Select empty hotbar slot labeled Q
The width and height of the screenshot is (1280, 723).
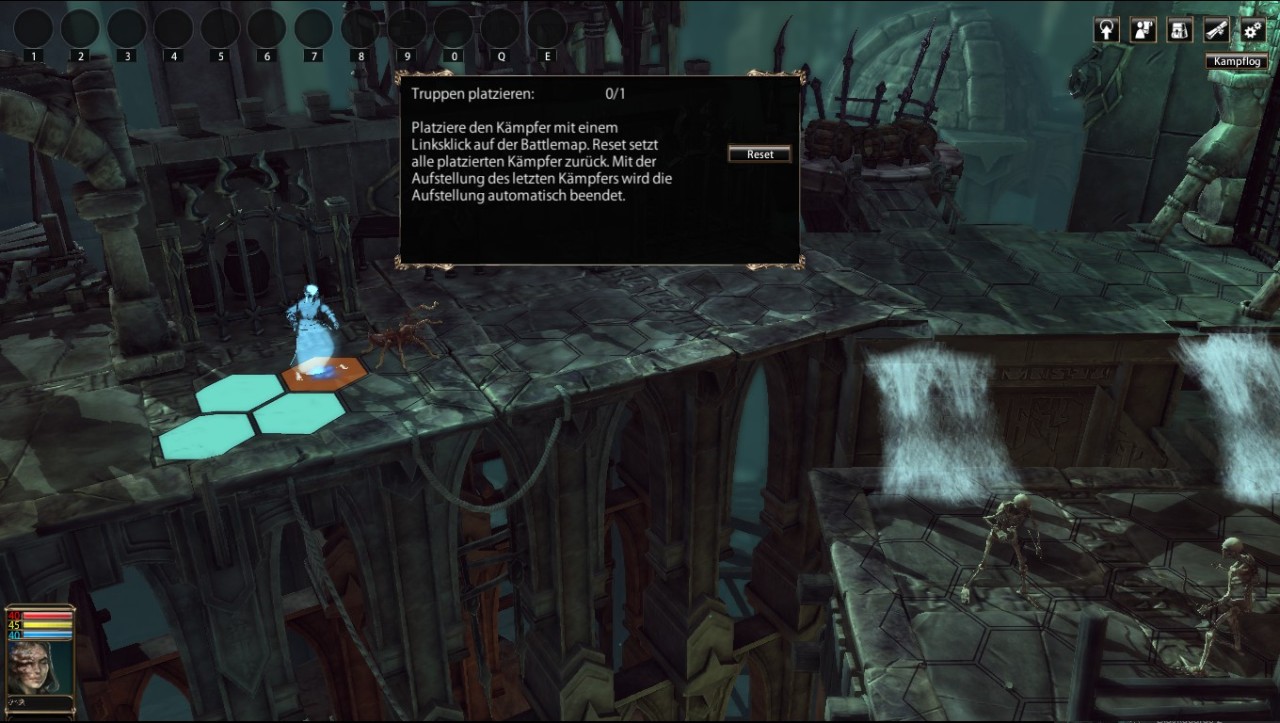click(501, 29)
